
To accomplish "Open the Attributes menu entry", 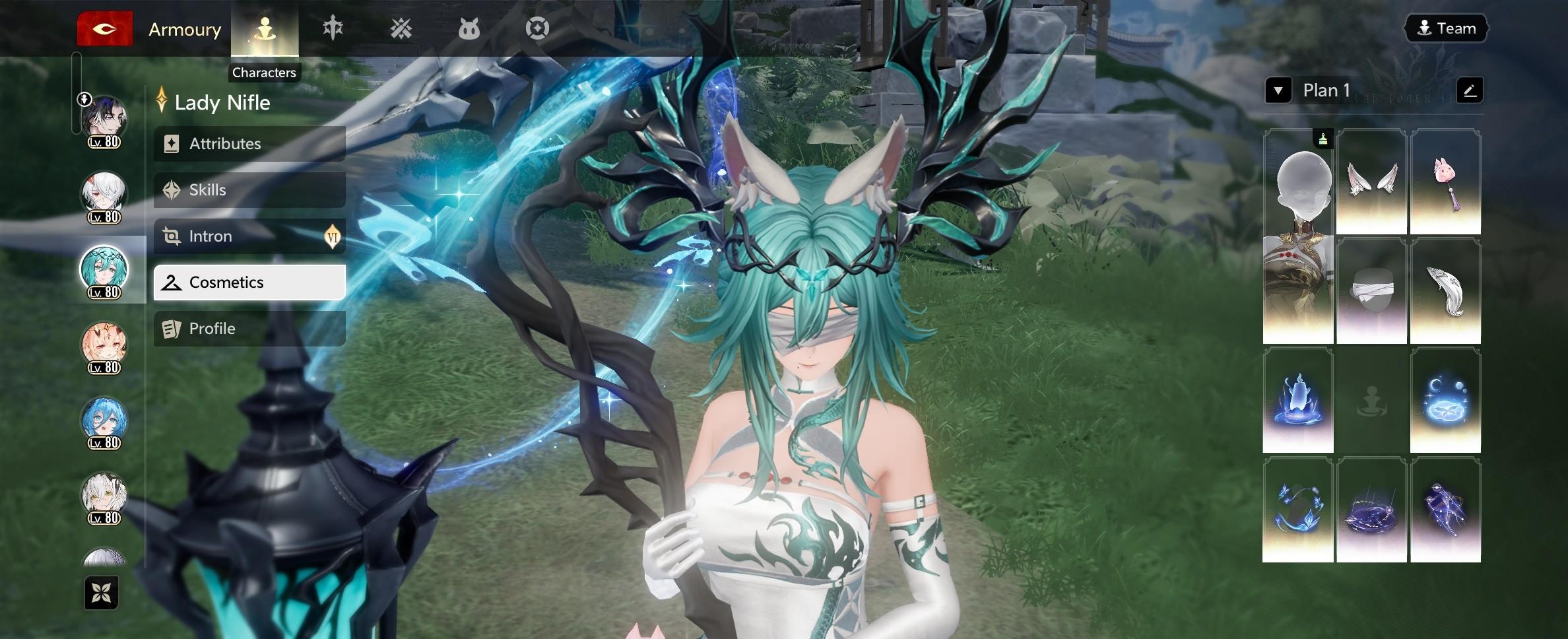I will point(249,144).
